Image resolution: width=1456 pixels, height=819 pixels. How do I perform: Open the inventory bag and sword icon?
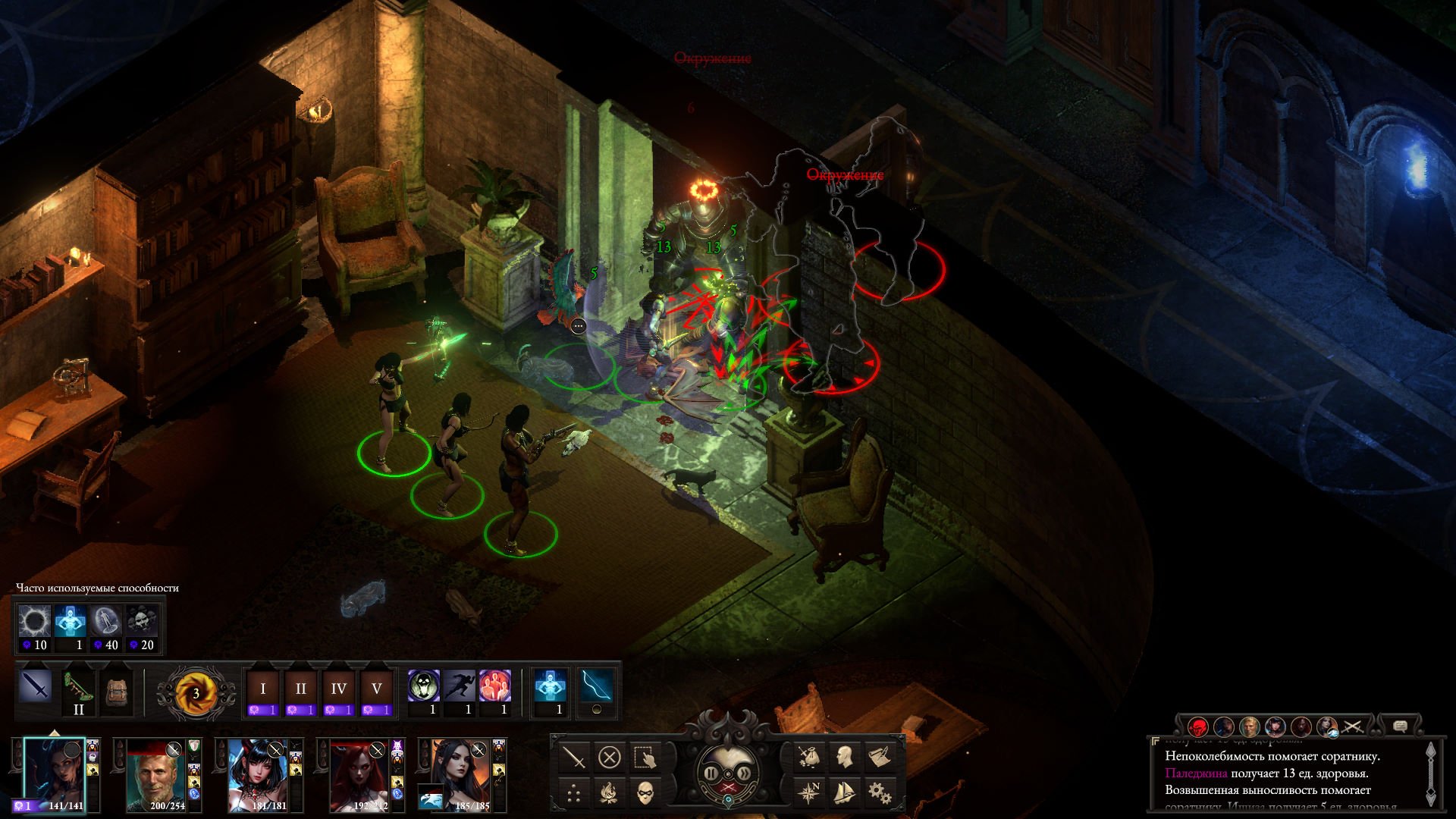[x=809, y=756]
